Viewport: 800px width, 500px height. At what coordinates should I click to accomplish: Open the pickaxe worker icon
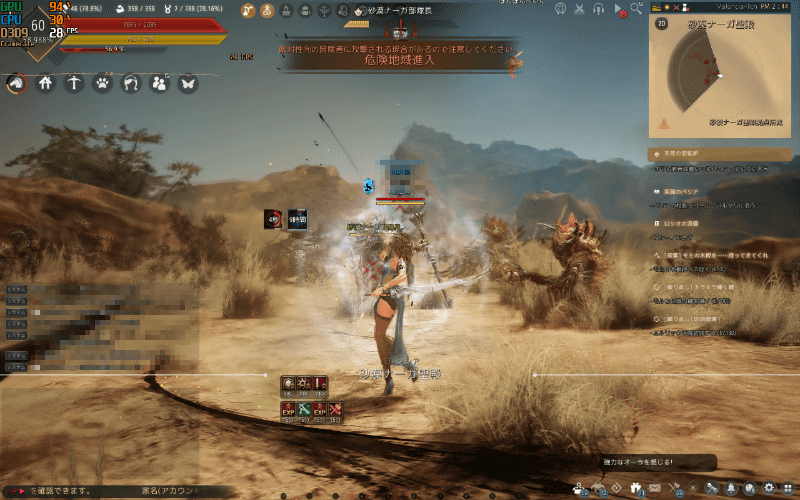73,84
